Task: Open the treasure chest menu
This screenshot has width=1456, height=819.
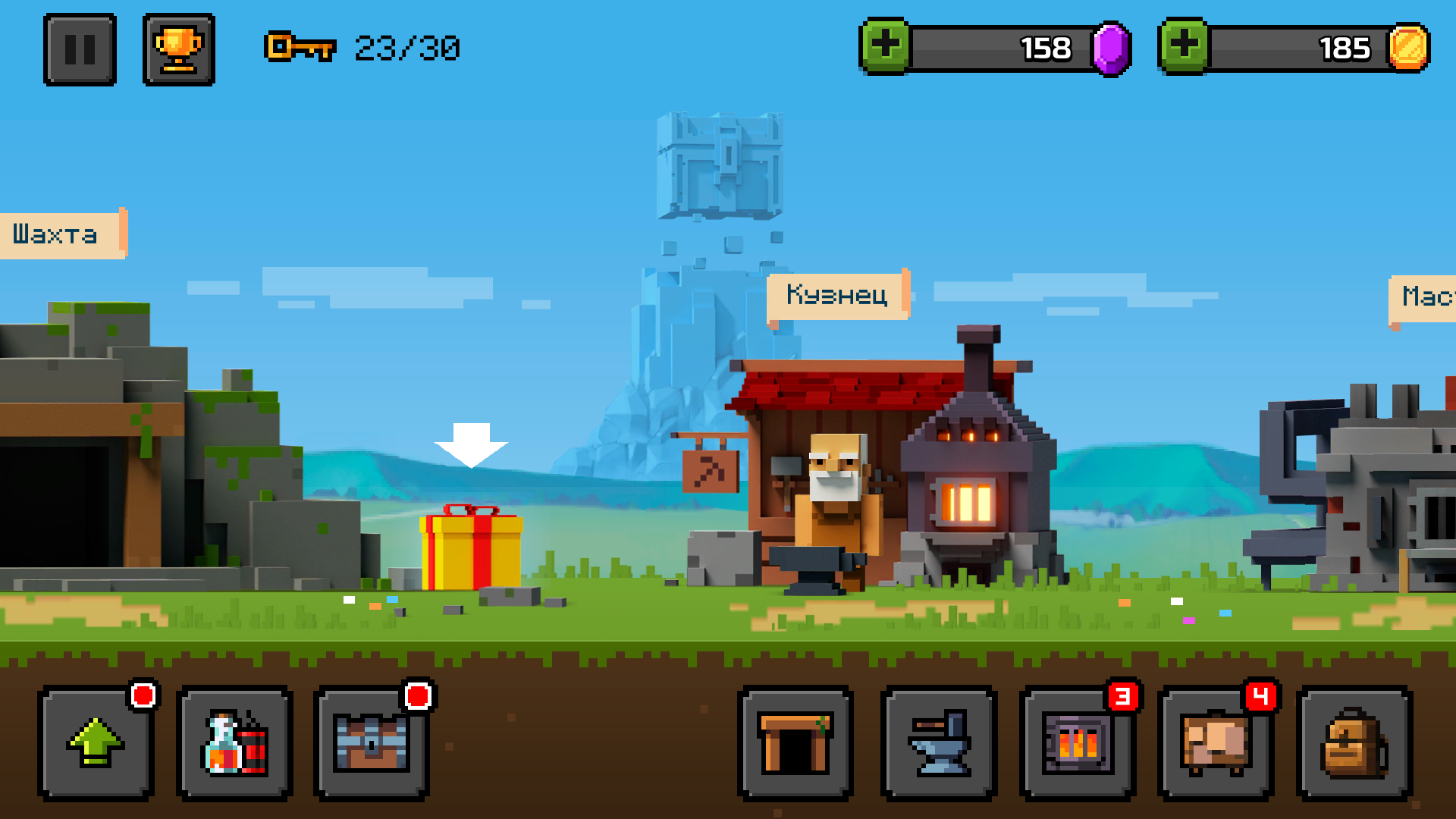Action: 372,743
